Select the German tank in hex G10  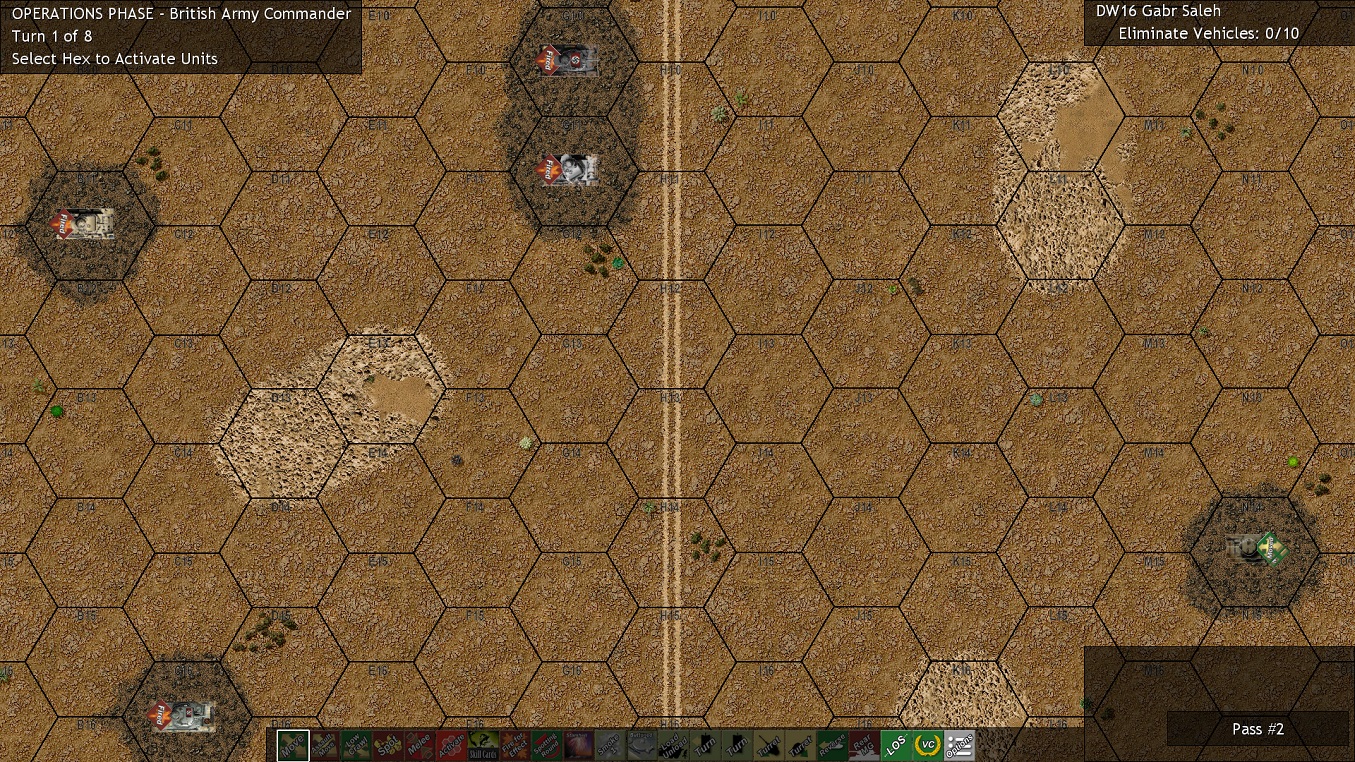[x=567, y=60]
